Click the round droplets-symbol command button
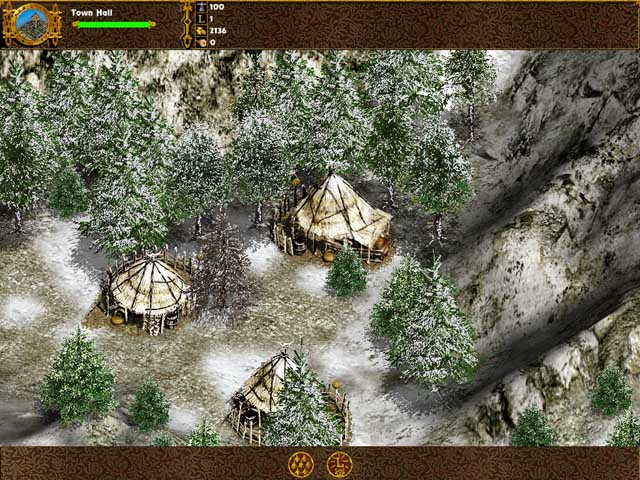The height and width of the screenshot is (480, 640). tap(300, 463)
